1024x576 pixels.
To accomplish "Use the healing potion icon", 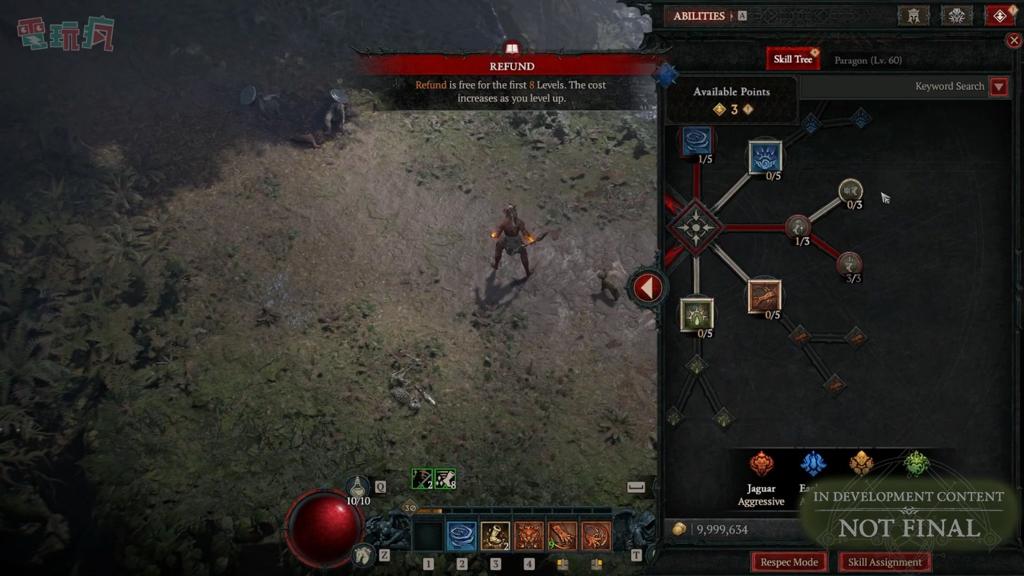I will tap(358, 486).
